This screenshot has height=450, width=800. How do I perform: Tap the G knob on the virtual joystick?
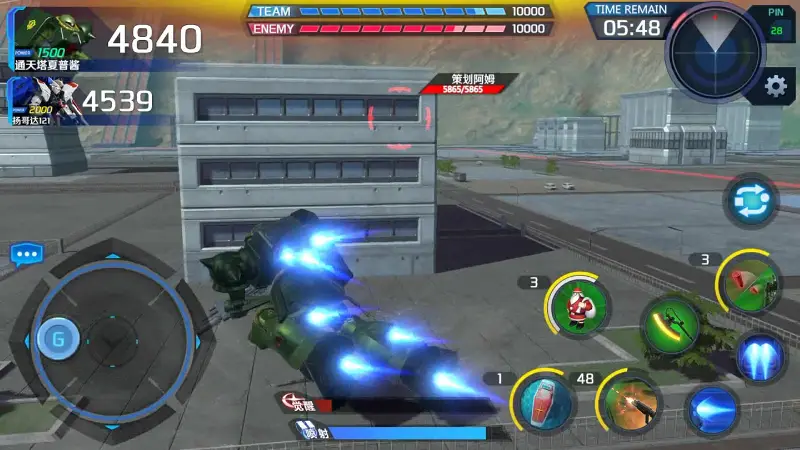tap(59, 338)
